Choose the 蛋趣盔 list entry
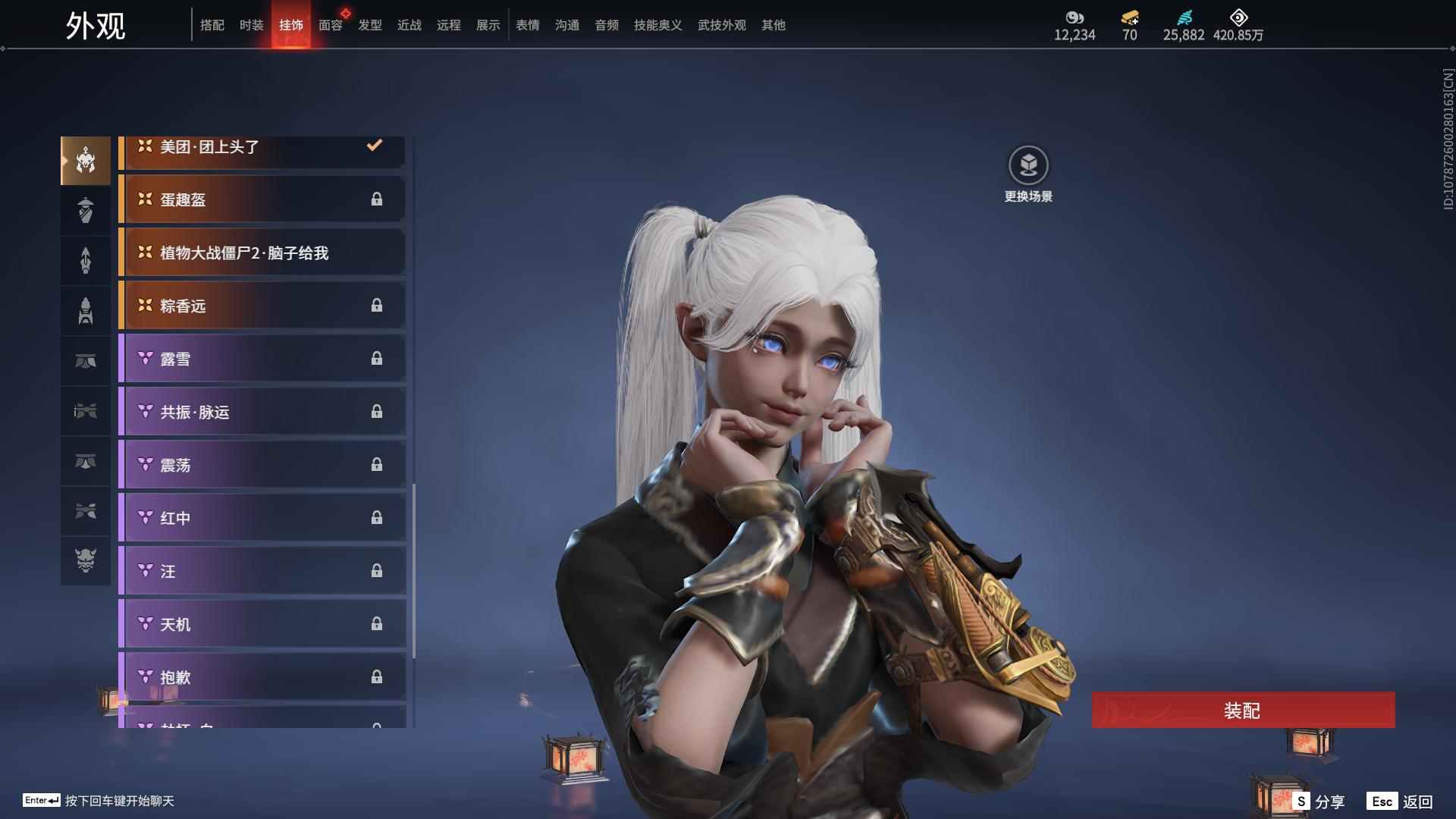 262,199
